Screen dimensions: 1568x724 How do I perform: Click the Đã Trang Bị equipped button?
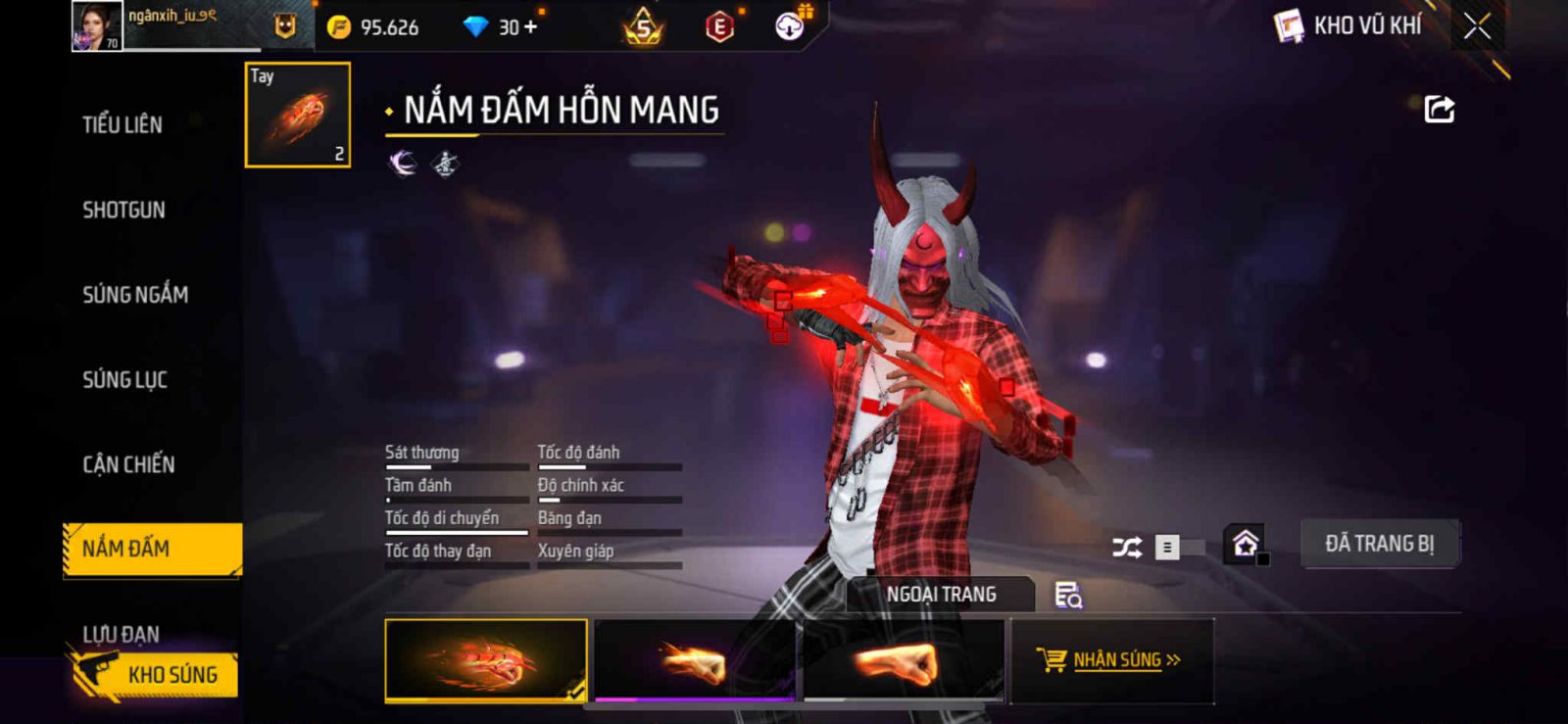[1379, 544]
